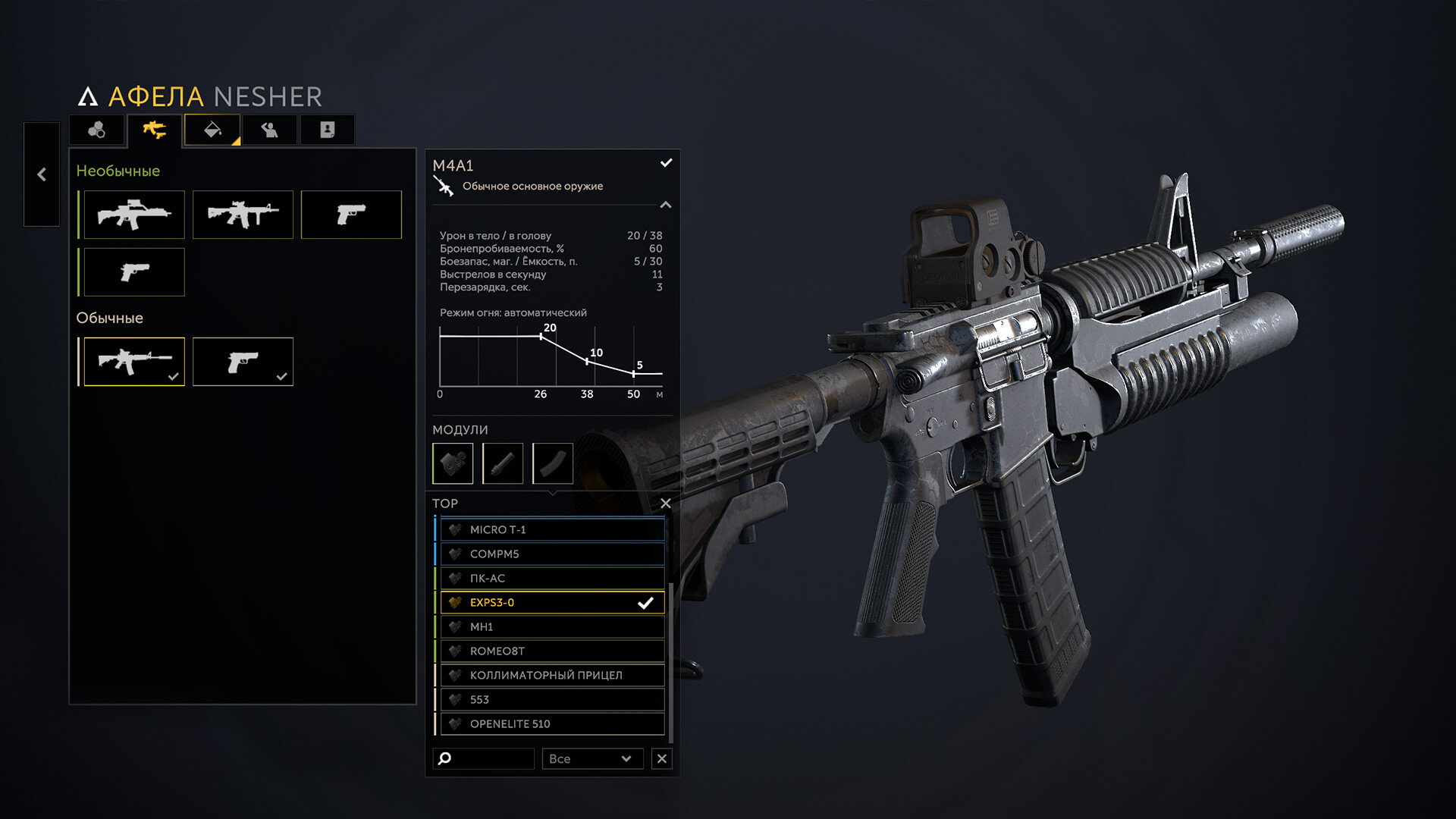Image resolution: width=1456 pixels, height=819 pixels.
Task: Select the MICRO T-1 sight
Action: point(552,530)
